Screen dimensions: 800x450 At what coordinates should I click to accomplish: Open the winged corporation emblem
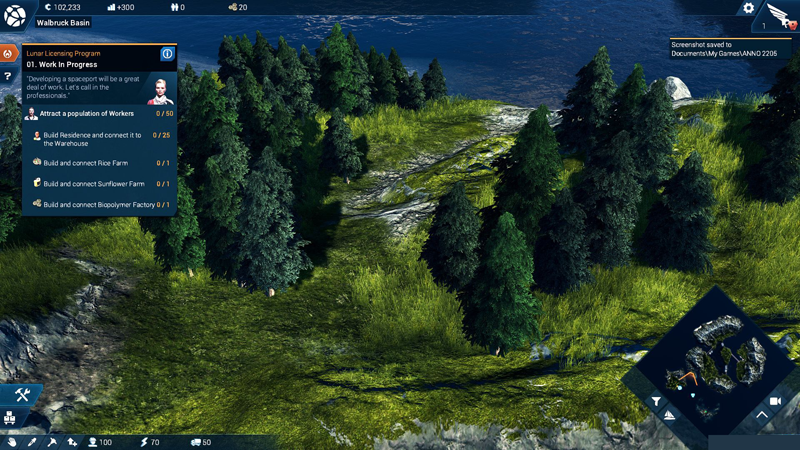(779, 15)
